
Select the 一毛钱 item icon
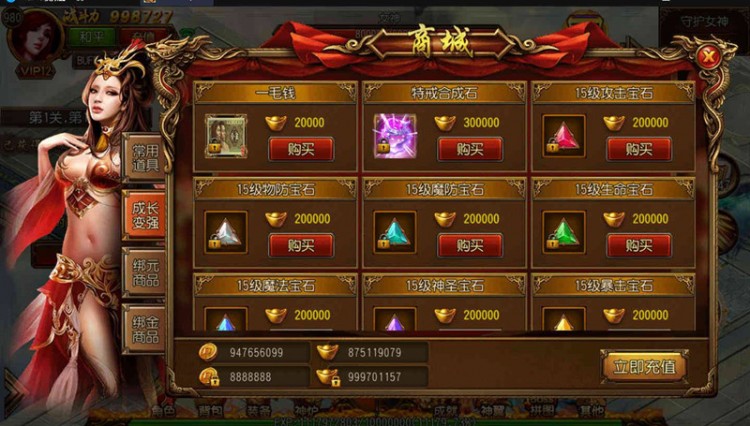click(225, 134)
